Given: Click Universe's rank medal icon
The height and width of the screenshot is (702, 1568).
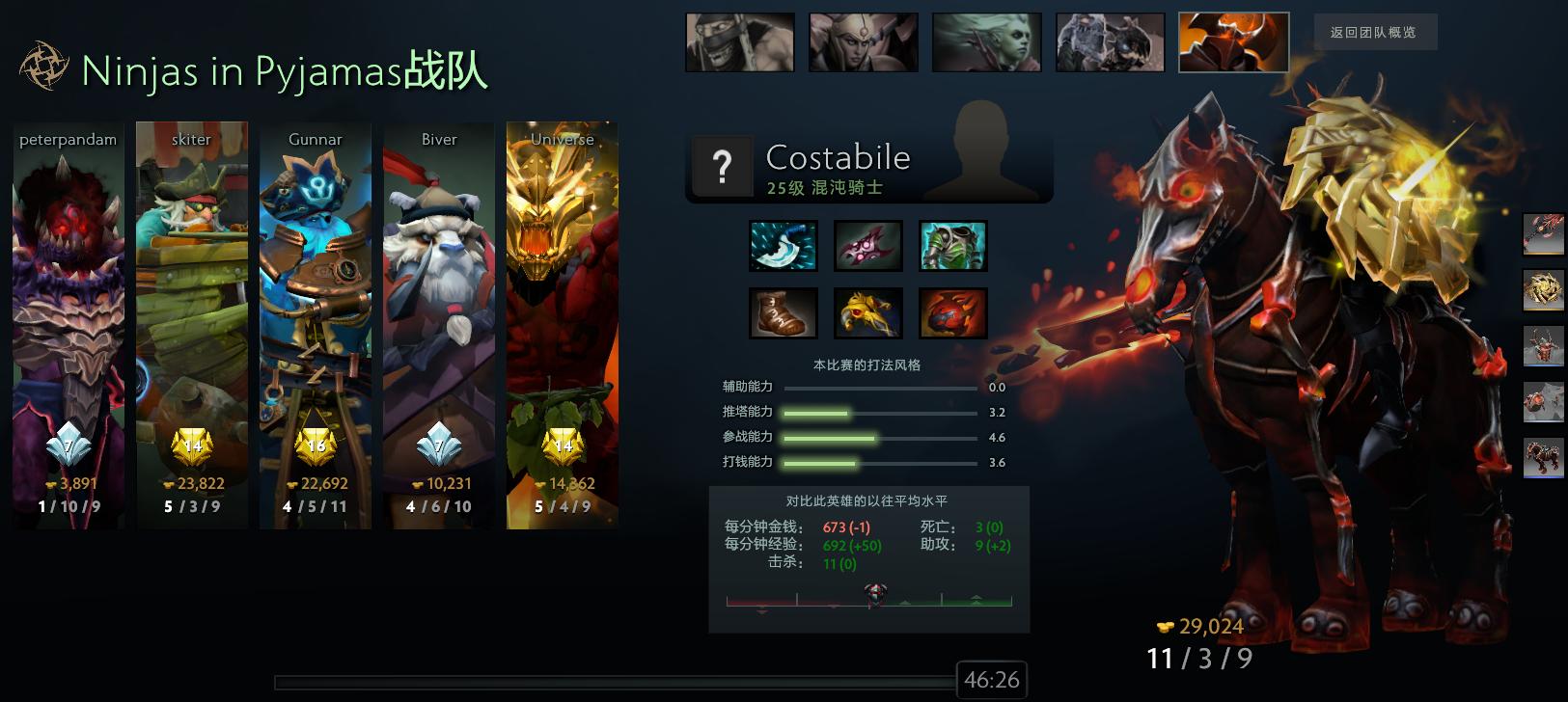Looking at the screenshot, I should [x=563, y=445].
